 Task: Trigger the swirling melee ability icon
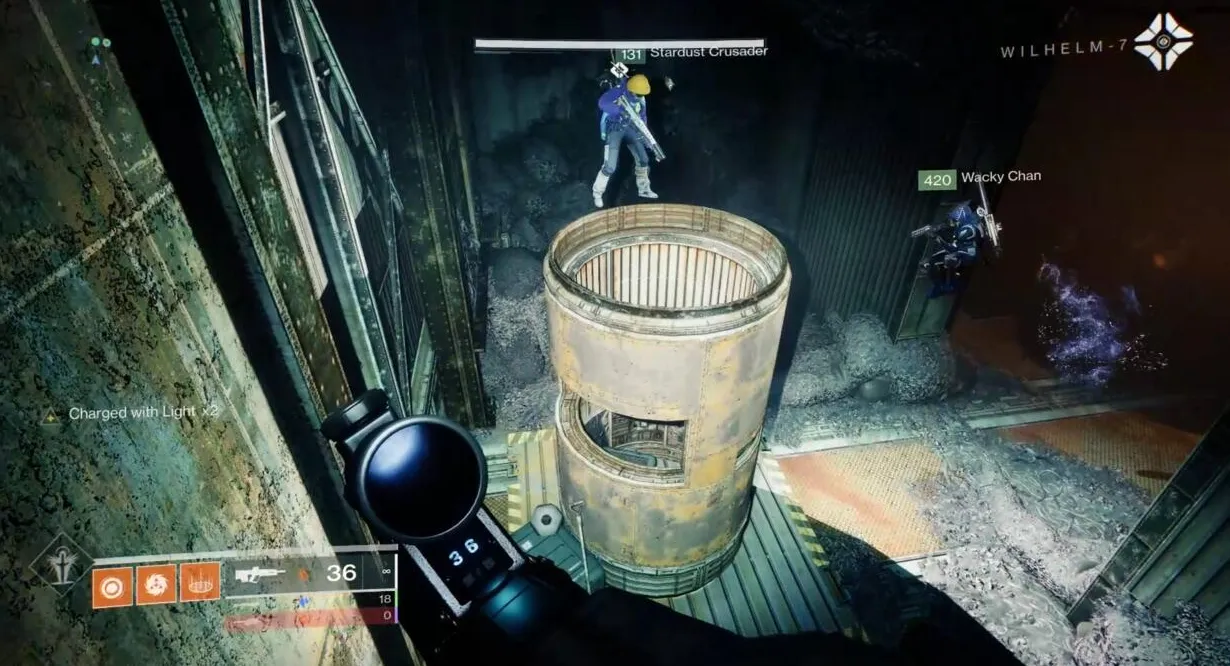pos(156,583)
